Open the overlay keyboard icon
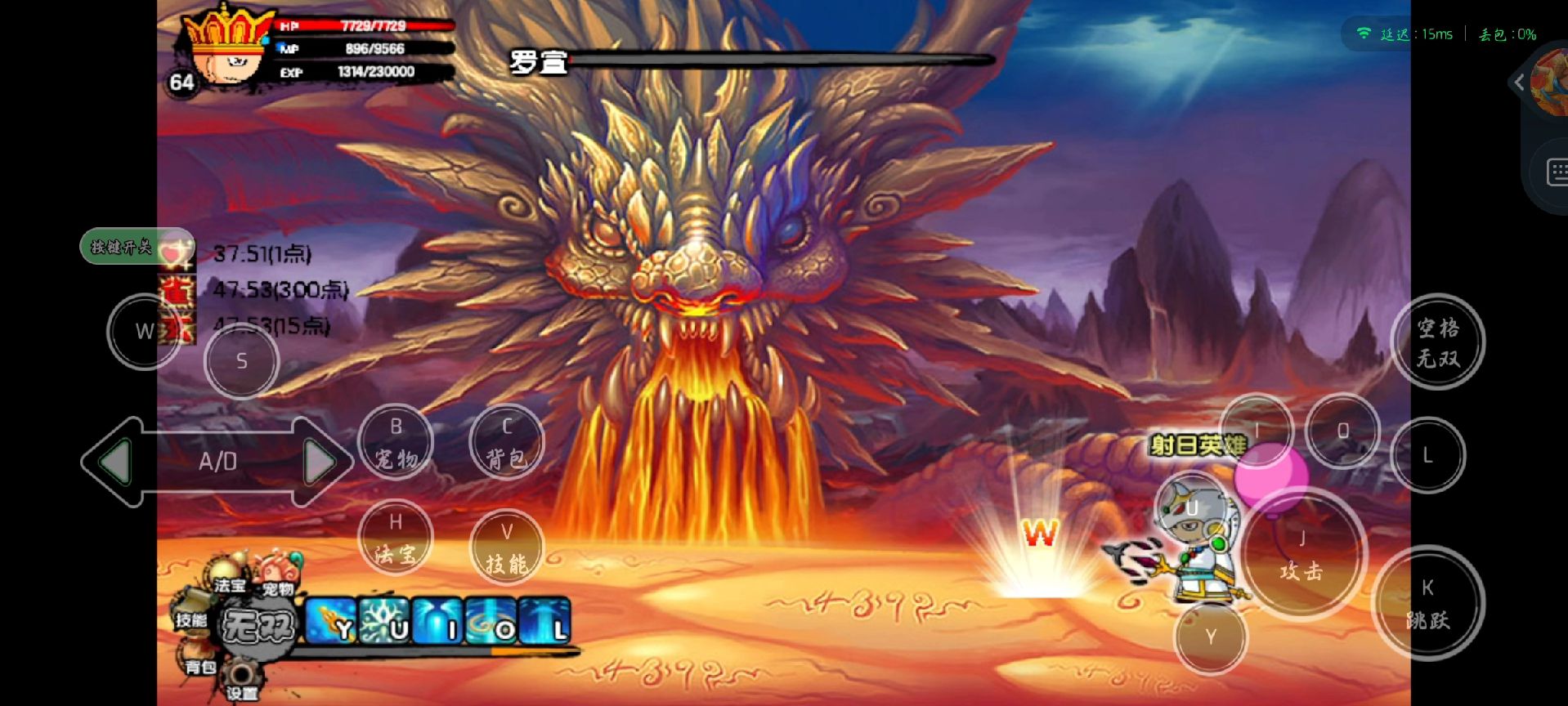The image size is (1568, 706). click(x=1557, y=173)
